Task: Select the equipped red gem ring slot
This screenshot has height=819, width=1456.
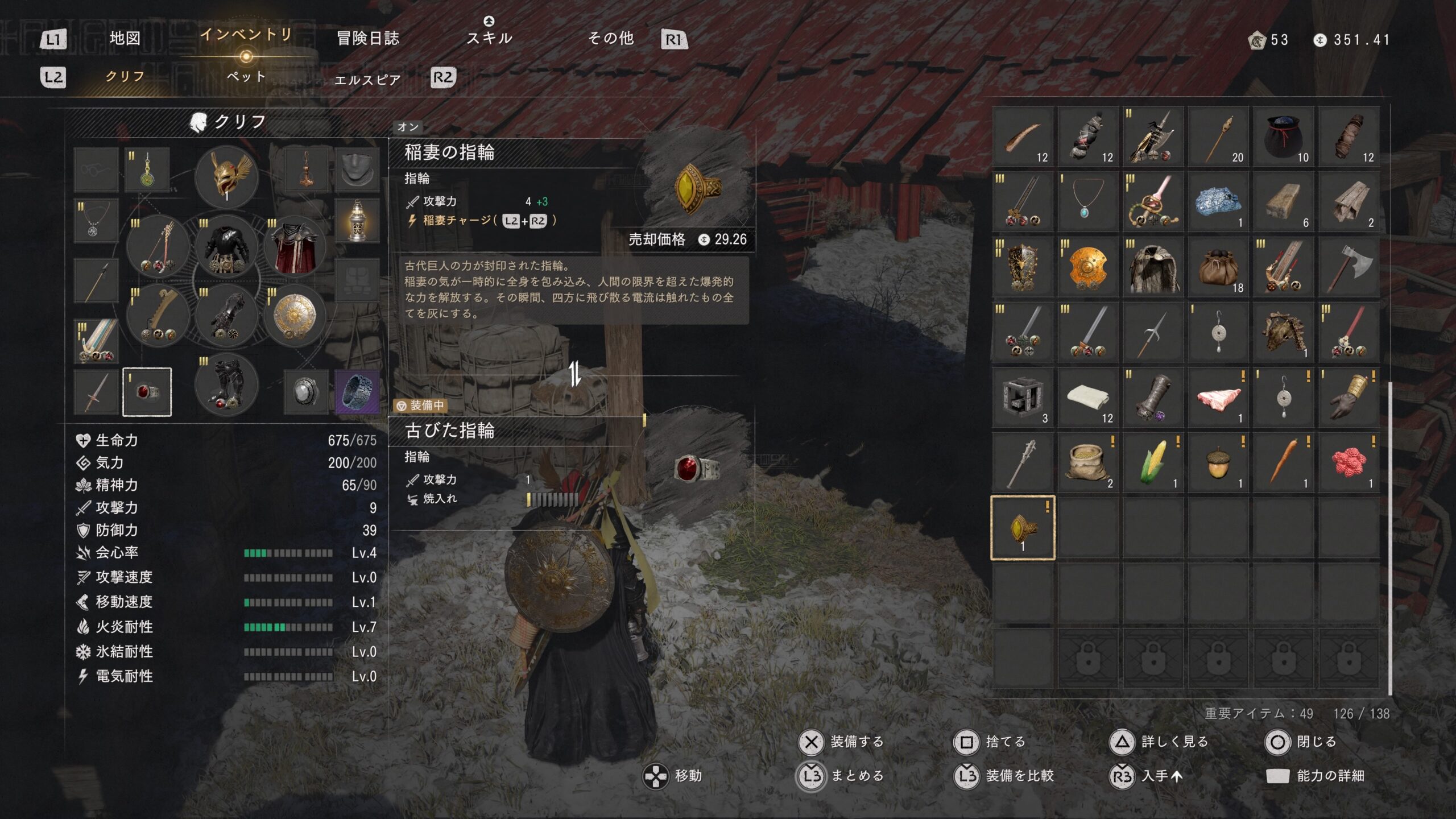Action: [147, 392]
